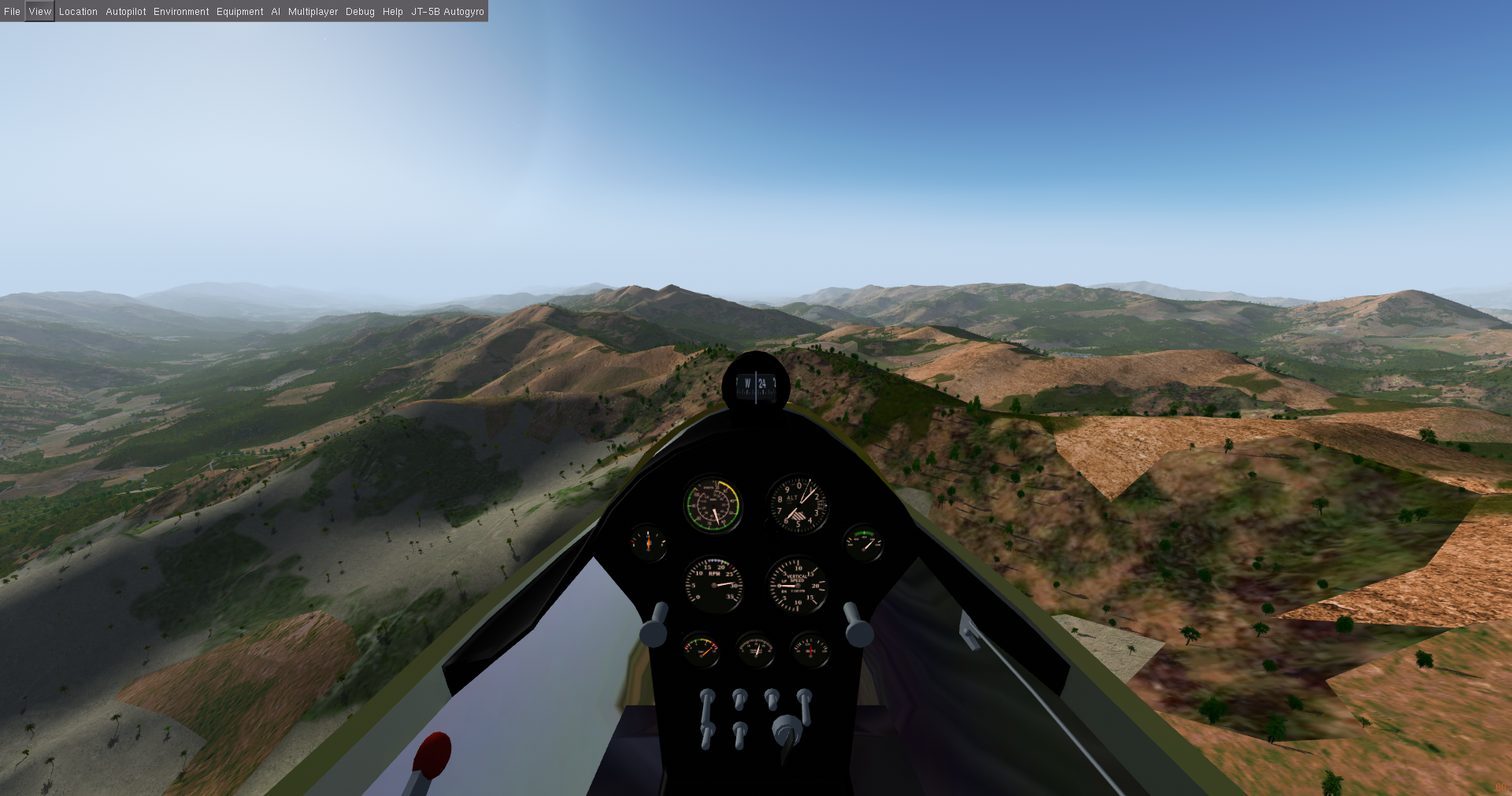Open the Multiplayer menu
The width and height of the screenshot is (1512, 796).
click(313, 12)
